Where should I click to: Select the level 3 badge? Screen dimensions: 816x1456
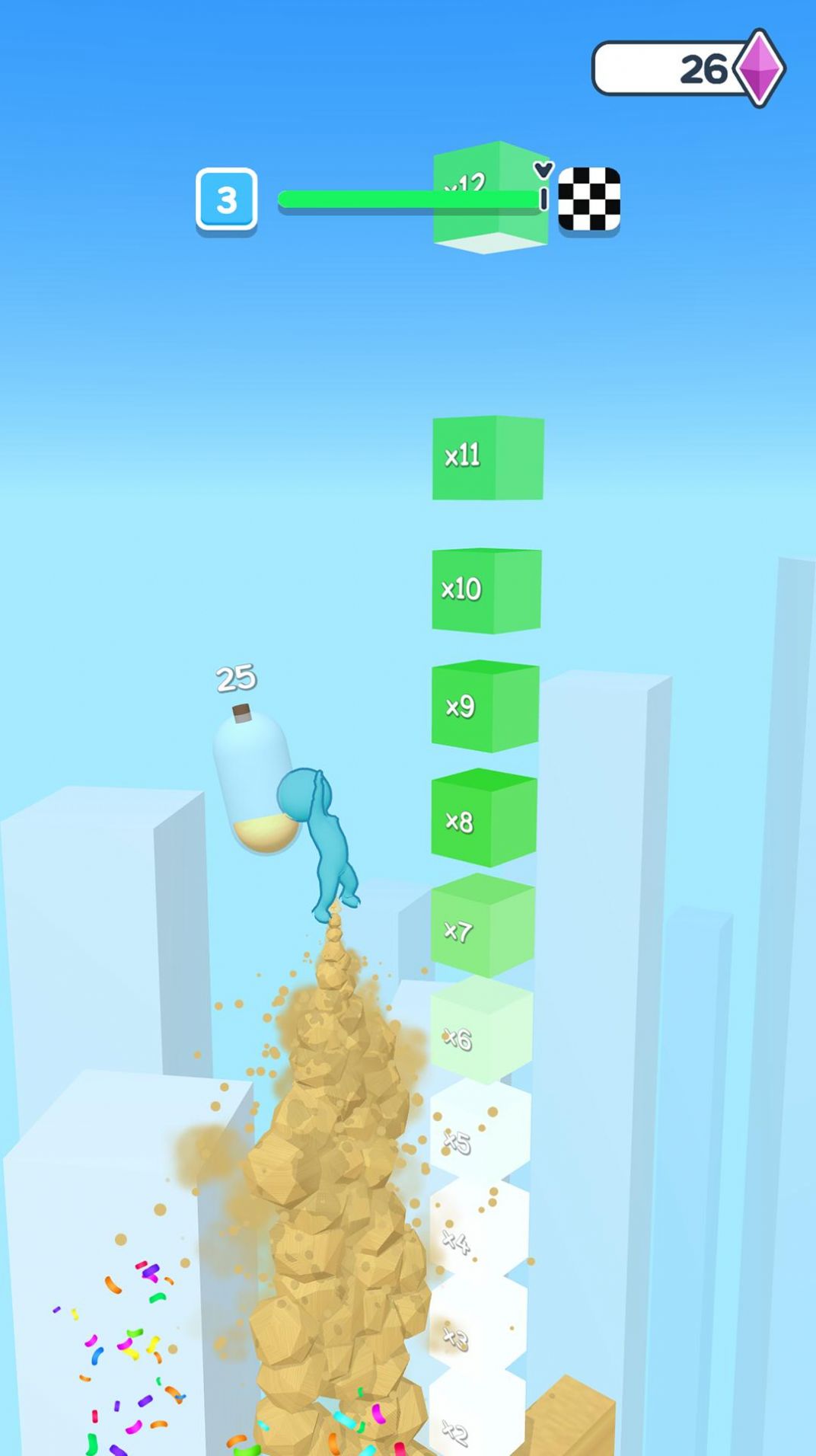pyautogui.click(x=226, y=200)
